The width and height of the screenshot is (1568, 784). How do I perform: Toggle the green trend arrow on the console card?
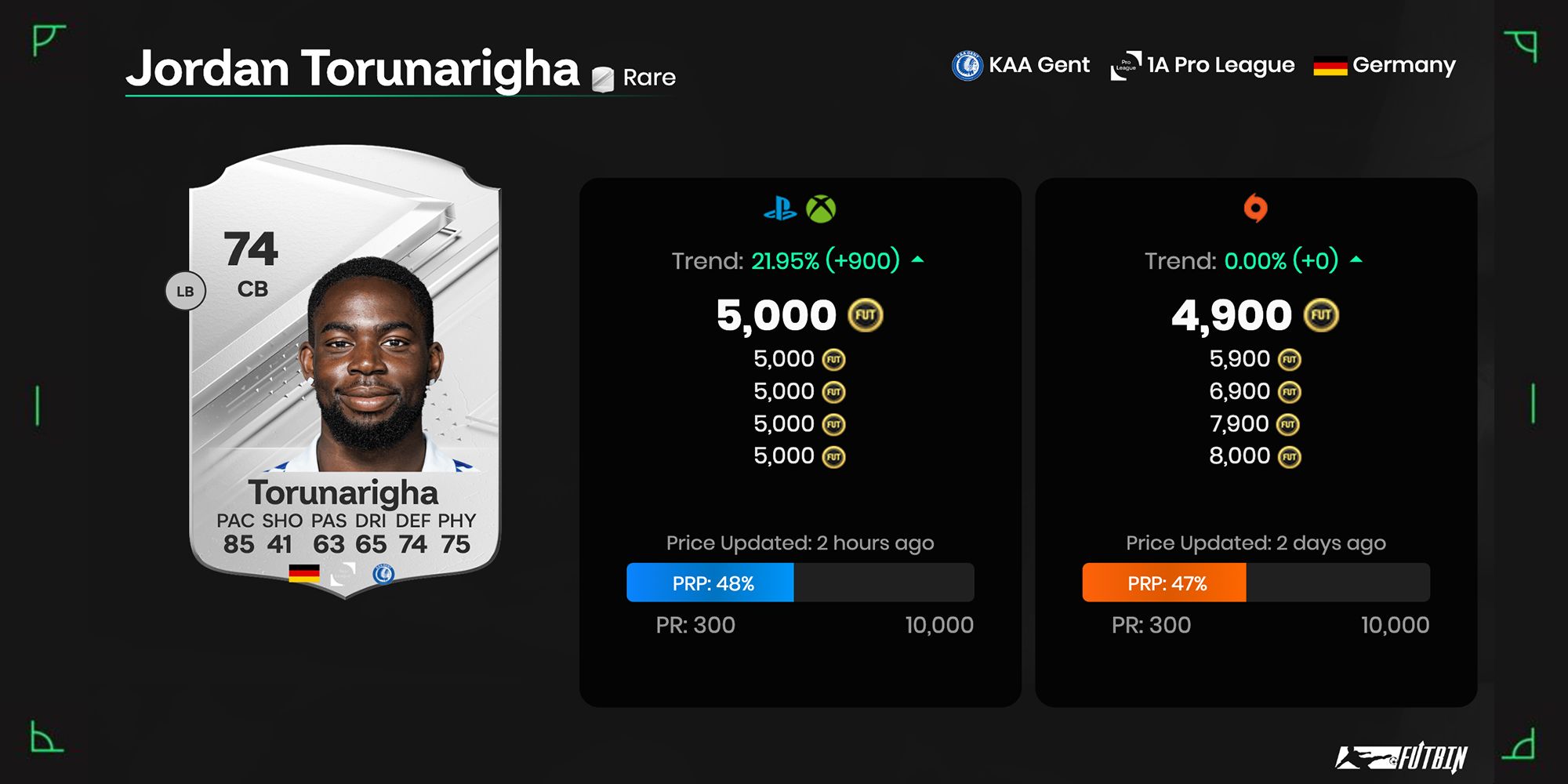pos(916,259)
